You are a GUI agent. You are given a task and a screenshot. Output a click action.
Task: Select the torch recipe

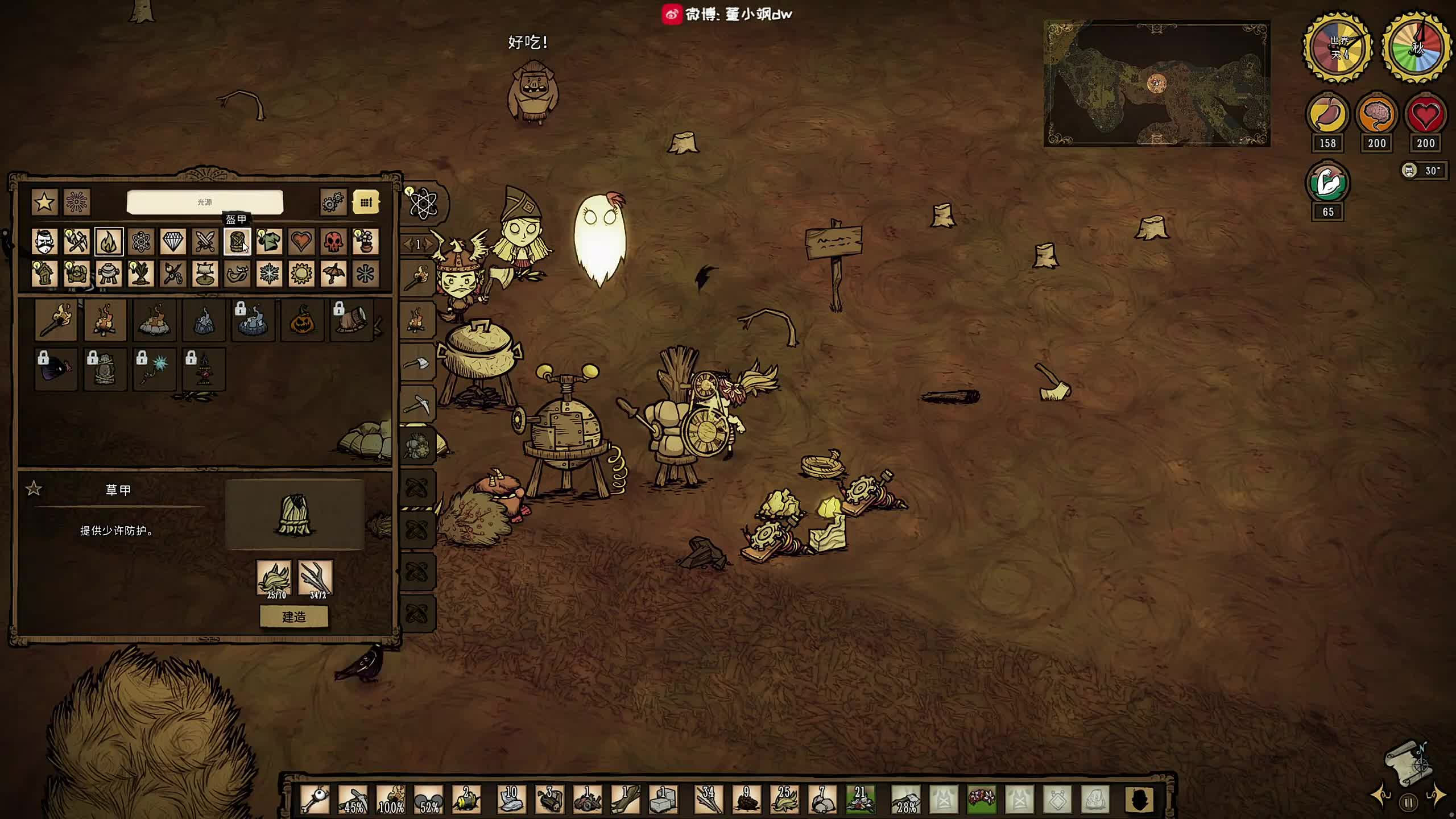pos(56,320)
